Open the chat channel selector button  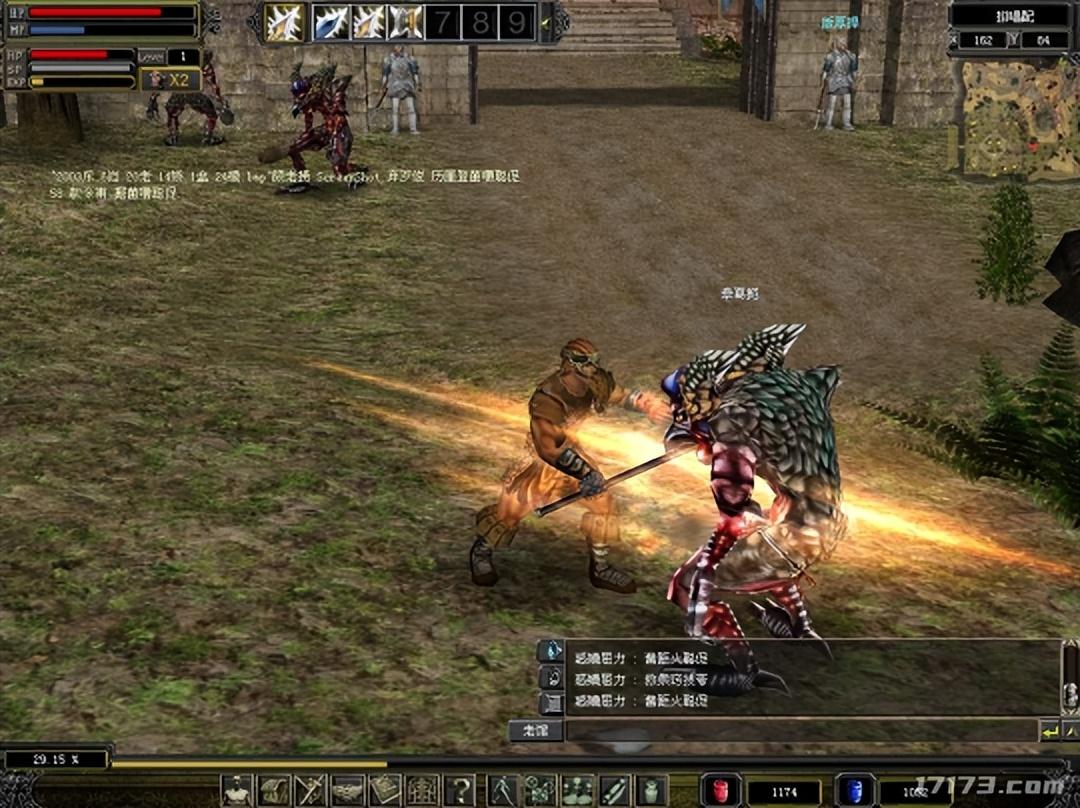[535, 731]
